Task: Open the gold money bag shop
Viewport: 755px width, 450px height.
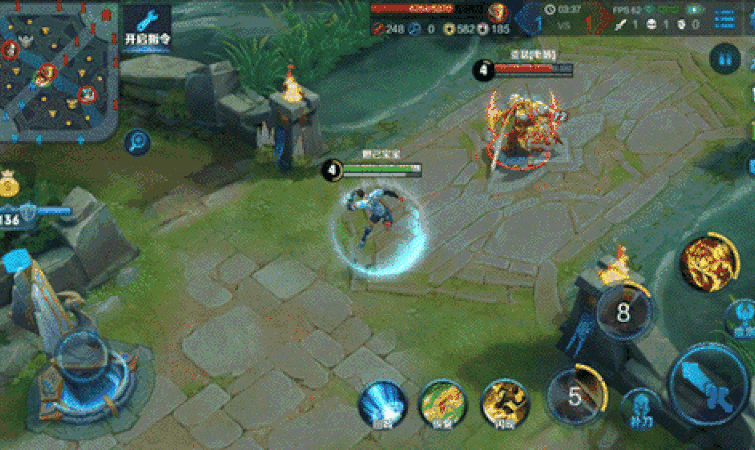Action: pos(10,182)
